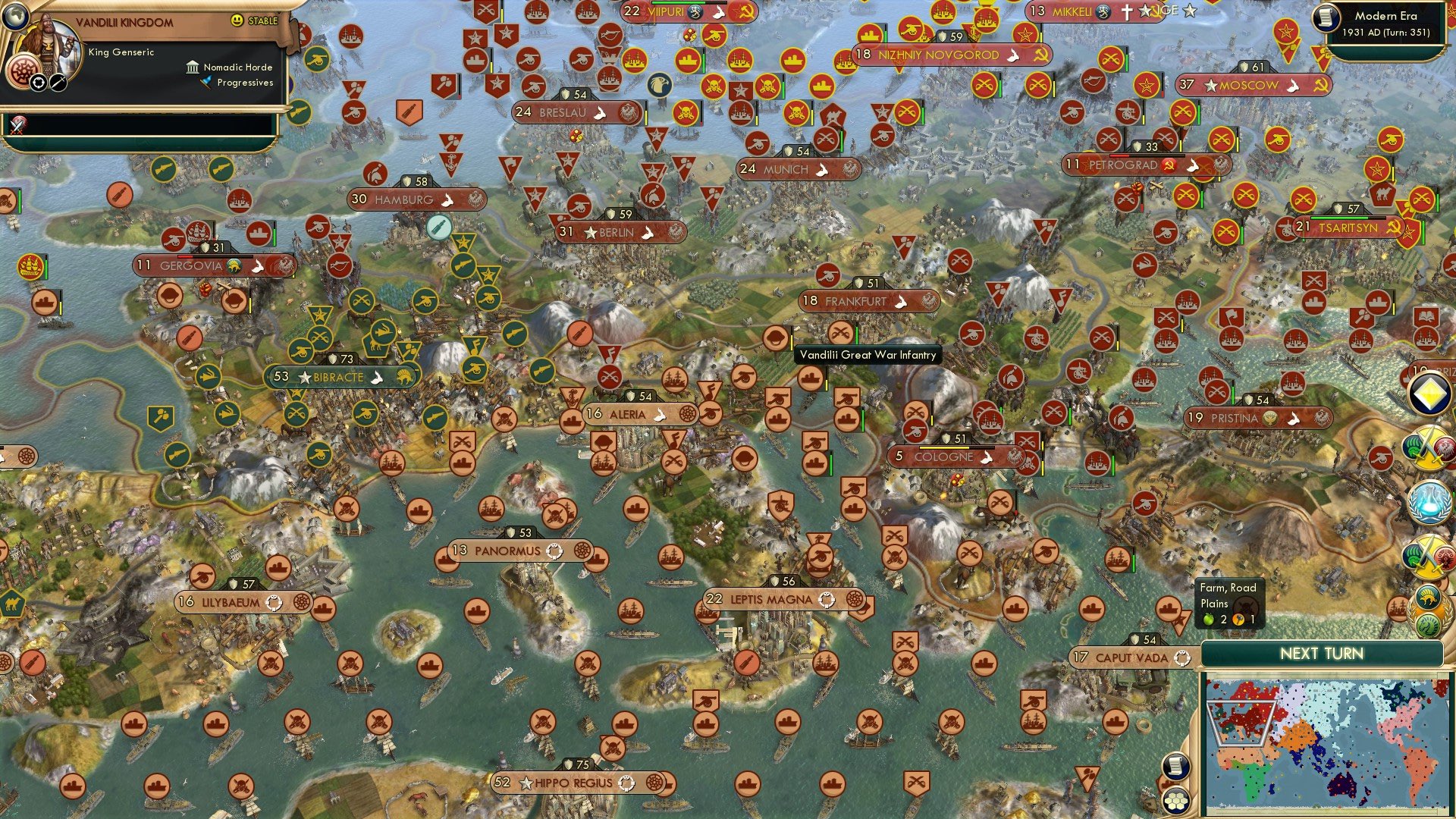
Task: Click the Next Turn button
Action: pyautogui.click(x=1321, y=652)
